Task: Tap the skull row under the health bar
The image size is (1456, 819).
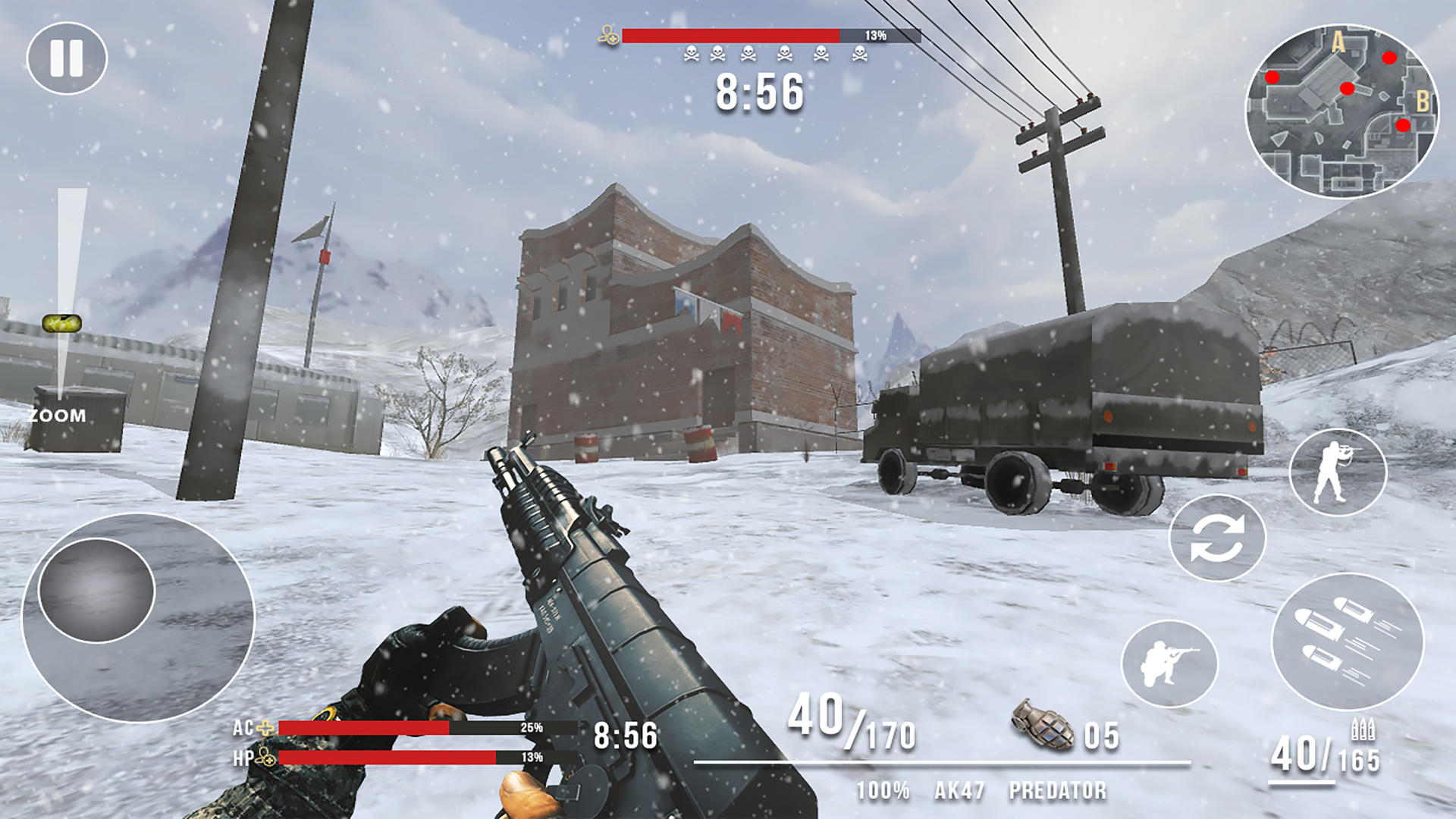Action: (776, 52)
